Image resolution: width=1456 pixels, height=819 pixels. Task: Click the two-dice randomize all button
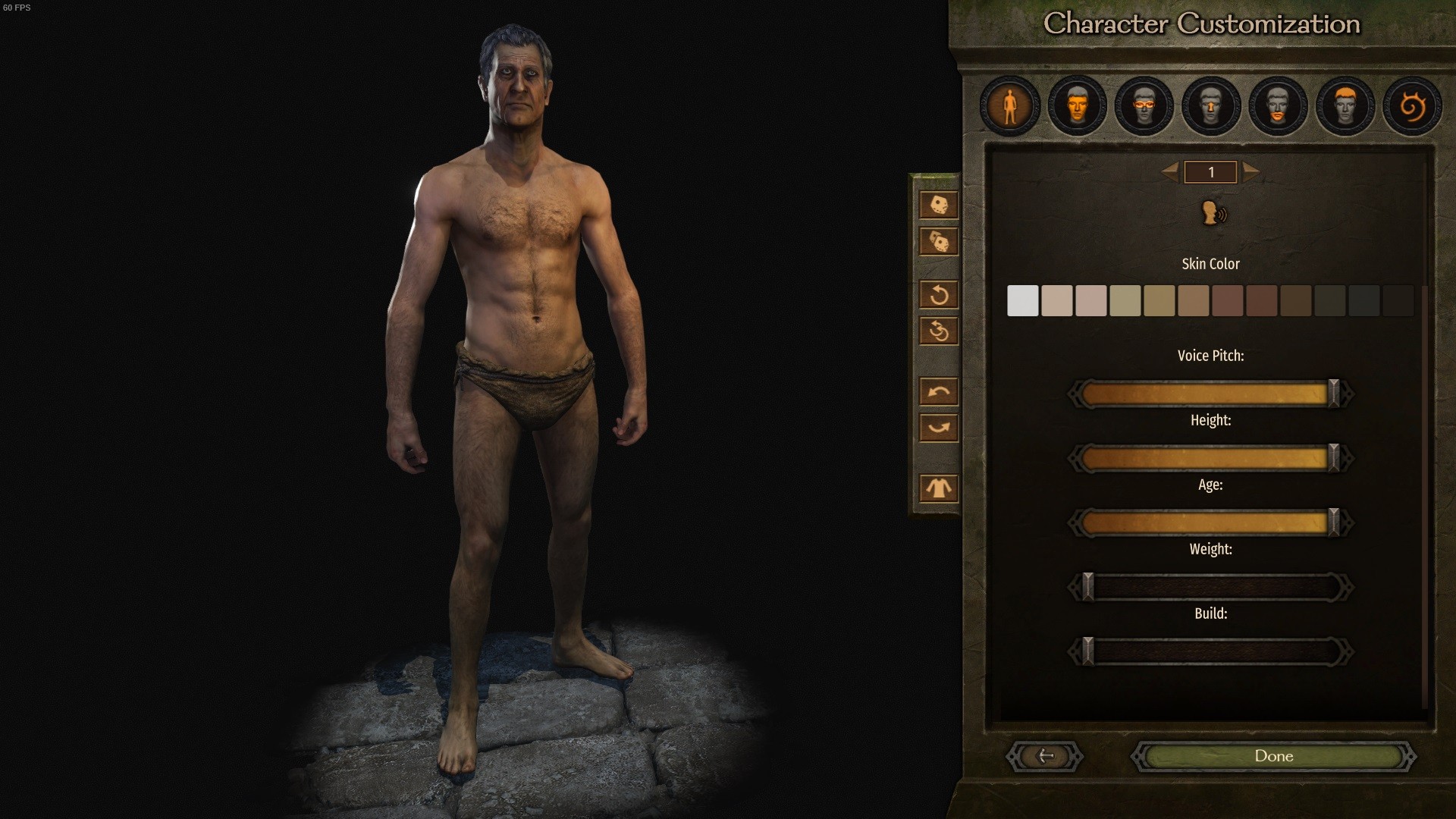939,242
